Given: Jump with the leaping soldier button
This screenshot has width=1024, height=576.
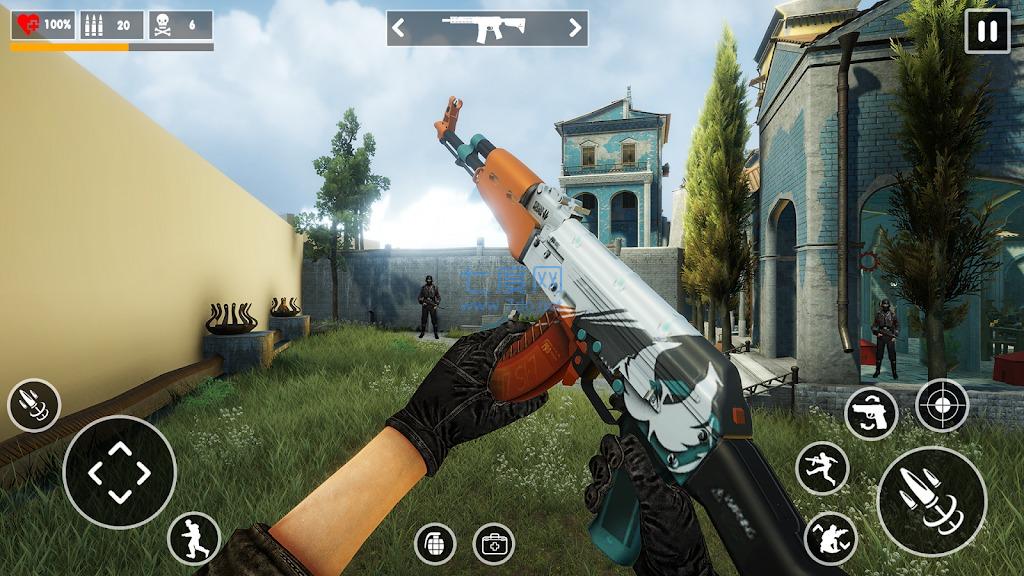Looking at the screenshot, I should [822, 468].
